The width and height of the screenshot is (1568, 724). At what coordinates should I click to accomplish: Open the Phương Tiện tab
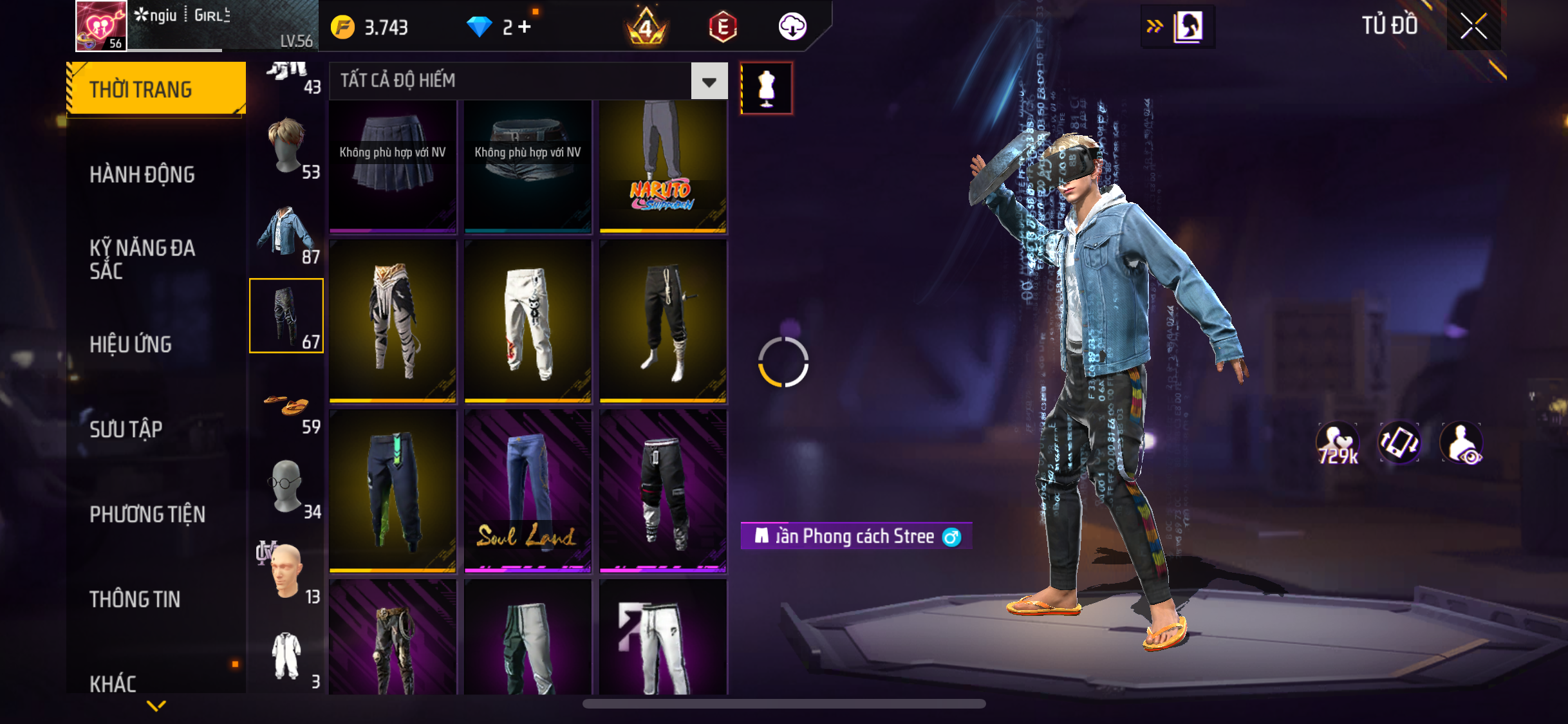(147, 514)
